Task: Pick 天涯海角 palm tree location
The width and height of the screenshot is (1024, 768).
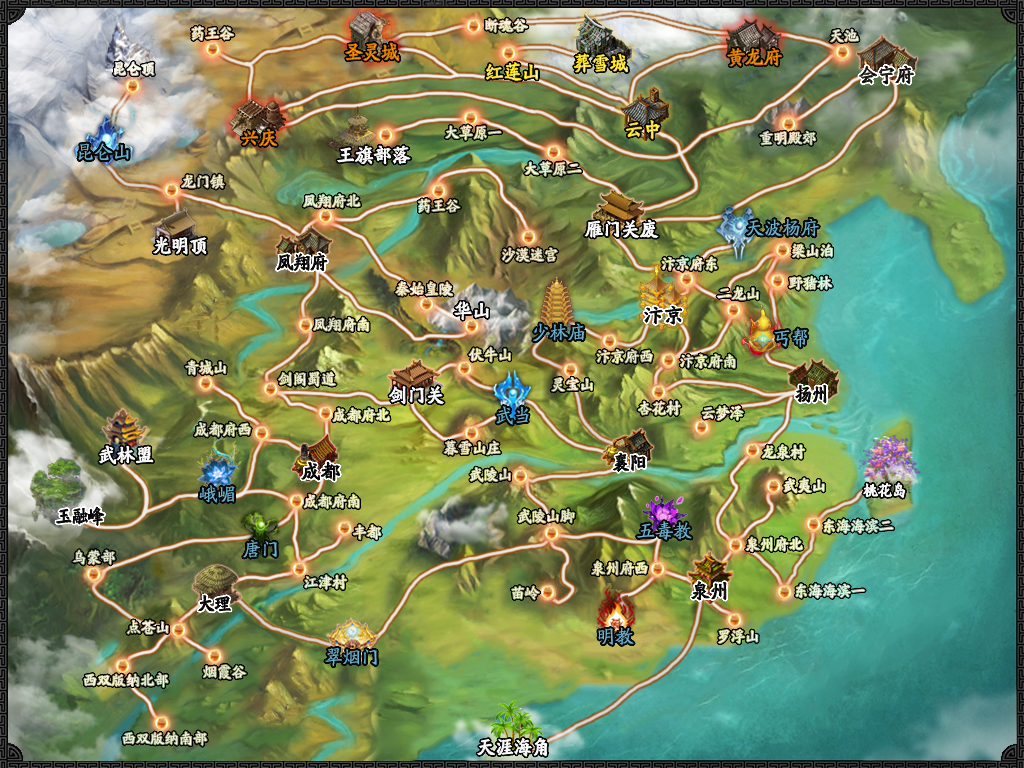Action: click(x=512, y=722)
